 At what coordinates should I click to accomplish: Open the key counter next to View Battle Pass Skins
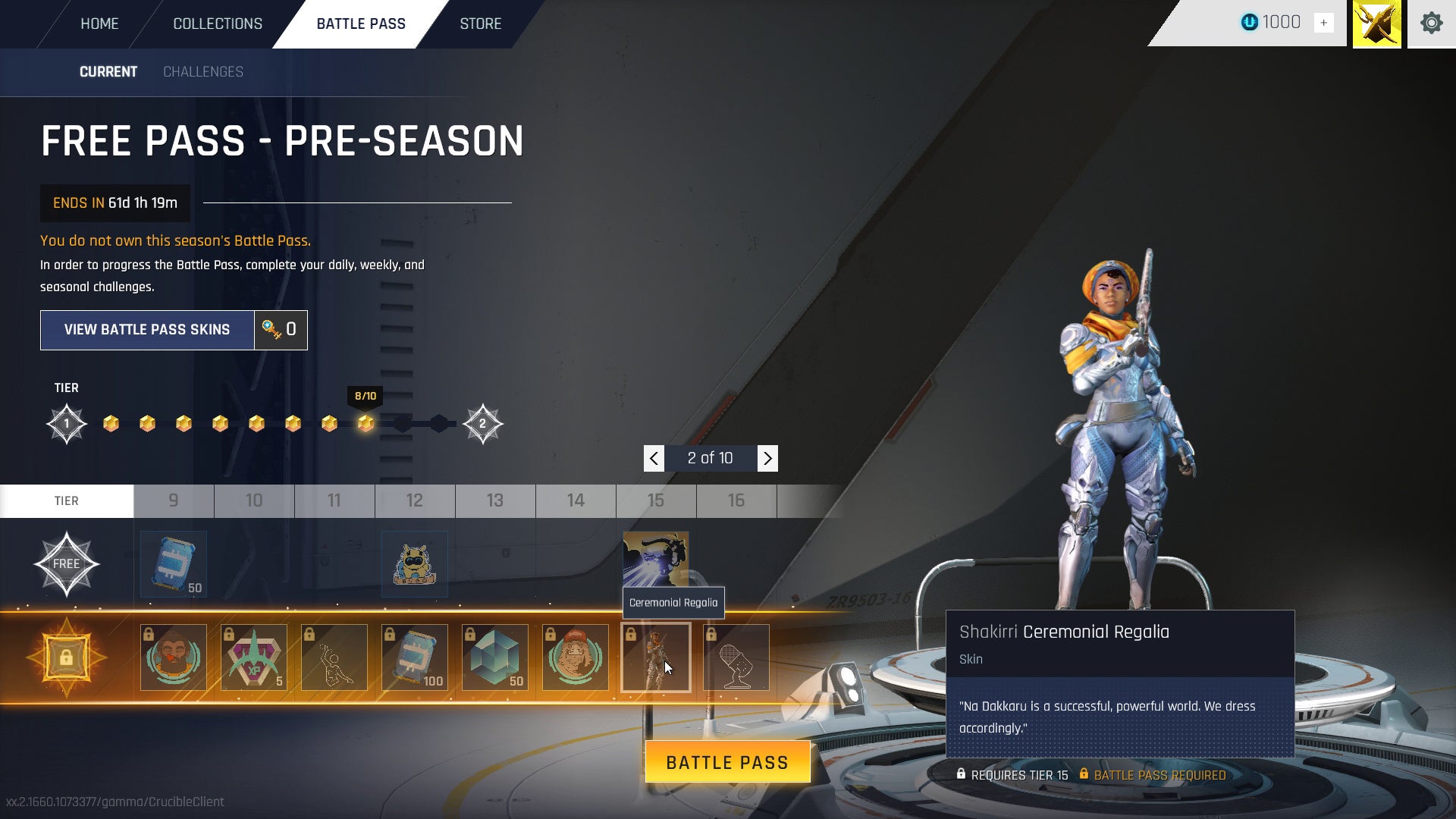281,330
